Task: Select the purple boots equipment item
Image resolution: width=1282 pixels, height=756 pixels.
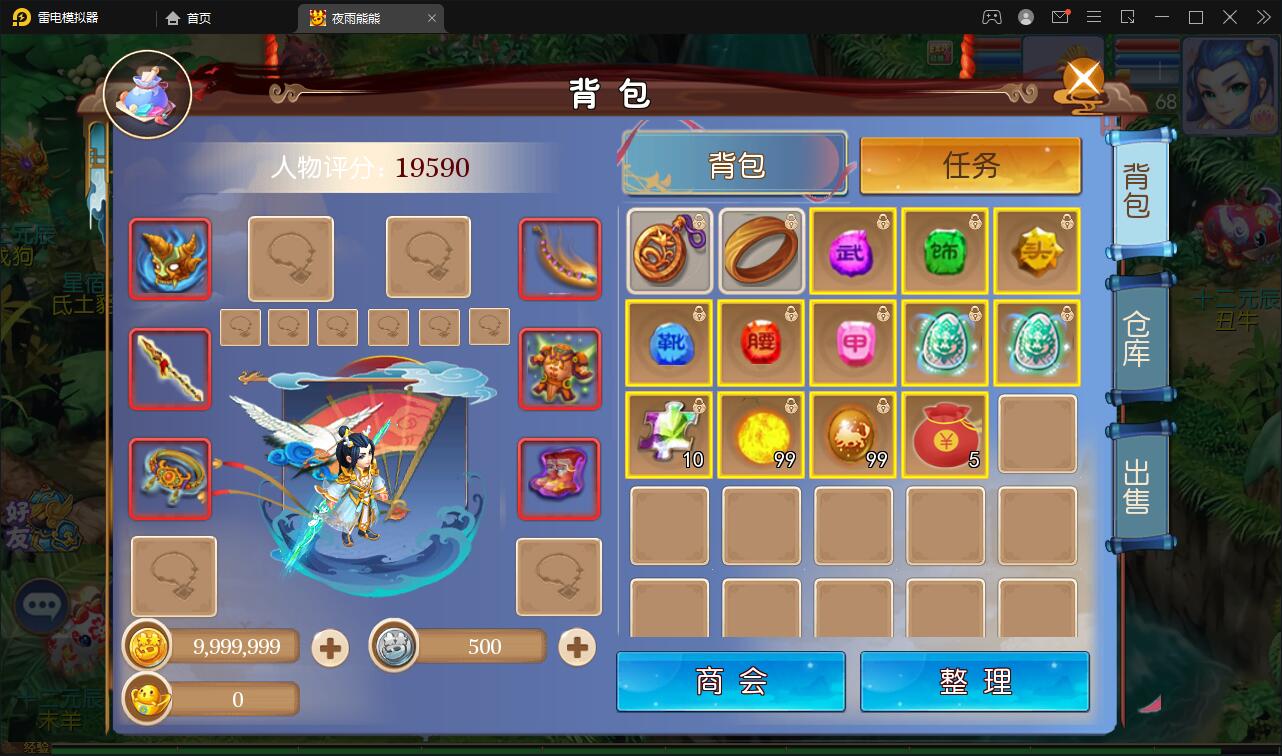Action: [558, 478]
